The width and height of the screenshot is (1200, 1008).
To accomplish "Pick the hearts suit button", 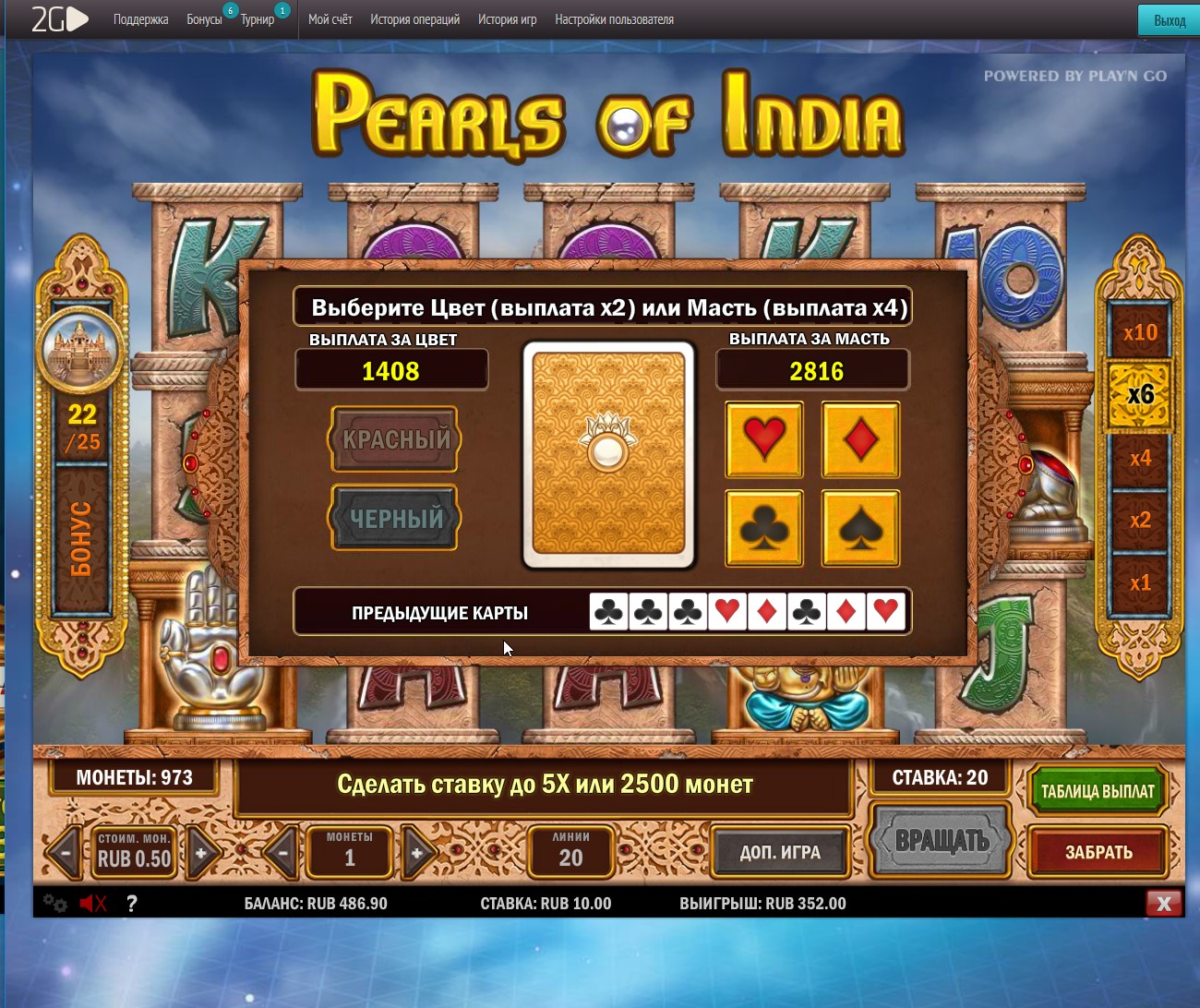I will (x=763, y=439).
